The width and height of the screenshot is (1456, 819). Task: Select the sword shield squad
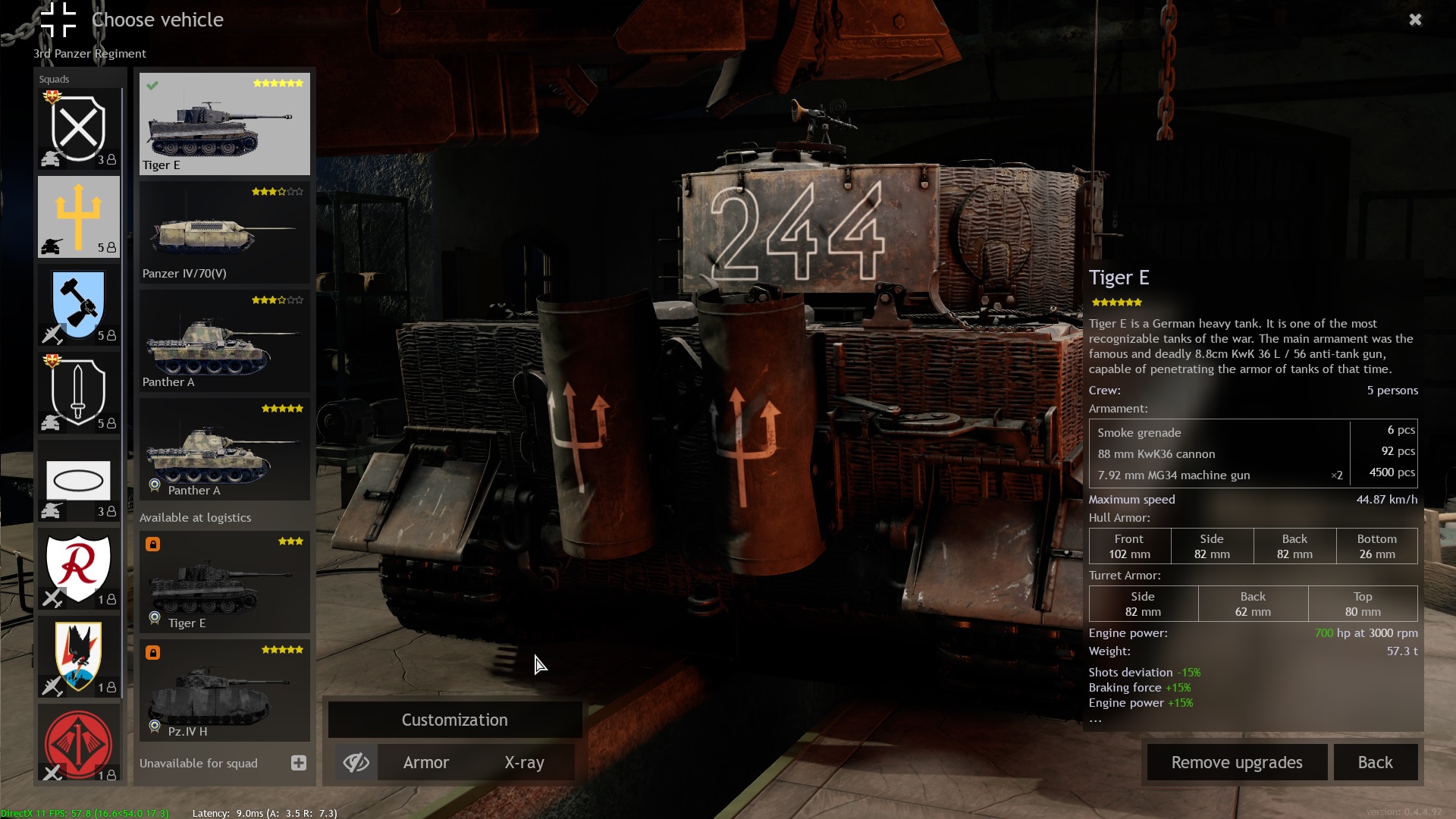[79, 393]
